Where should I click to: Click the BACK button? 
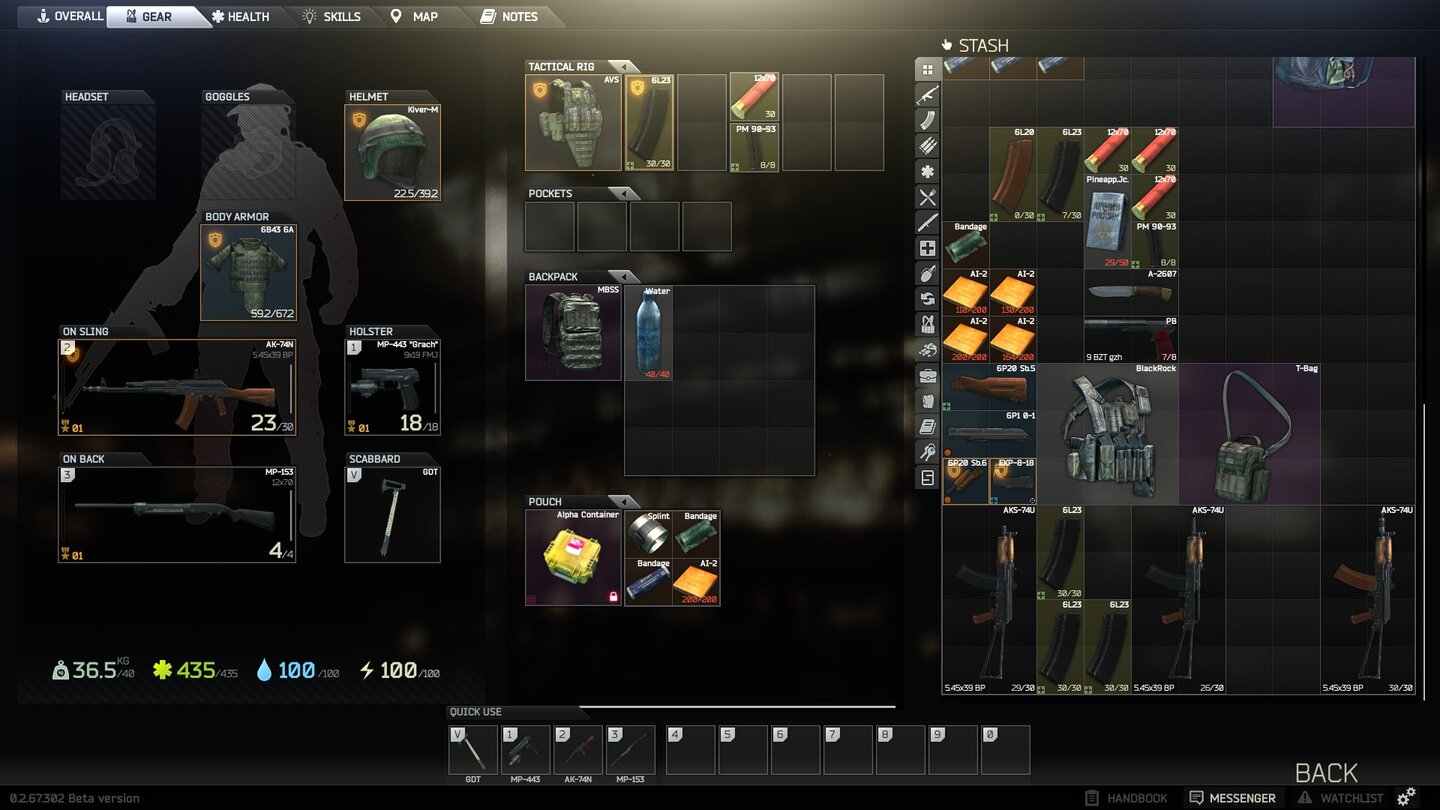click(1325, 772)
